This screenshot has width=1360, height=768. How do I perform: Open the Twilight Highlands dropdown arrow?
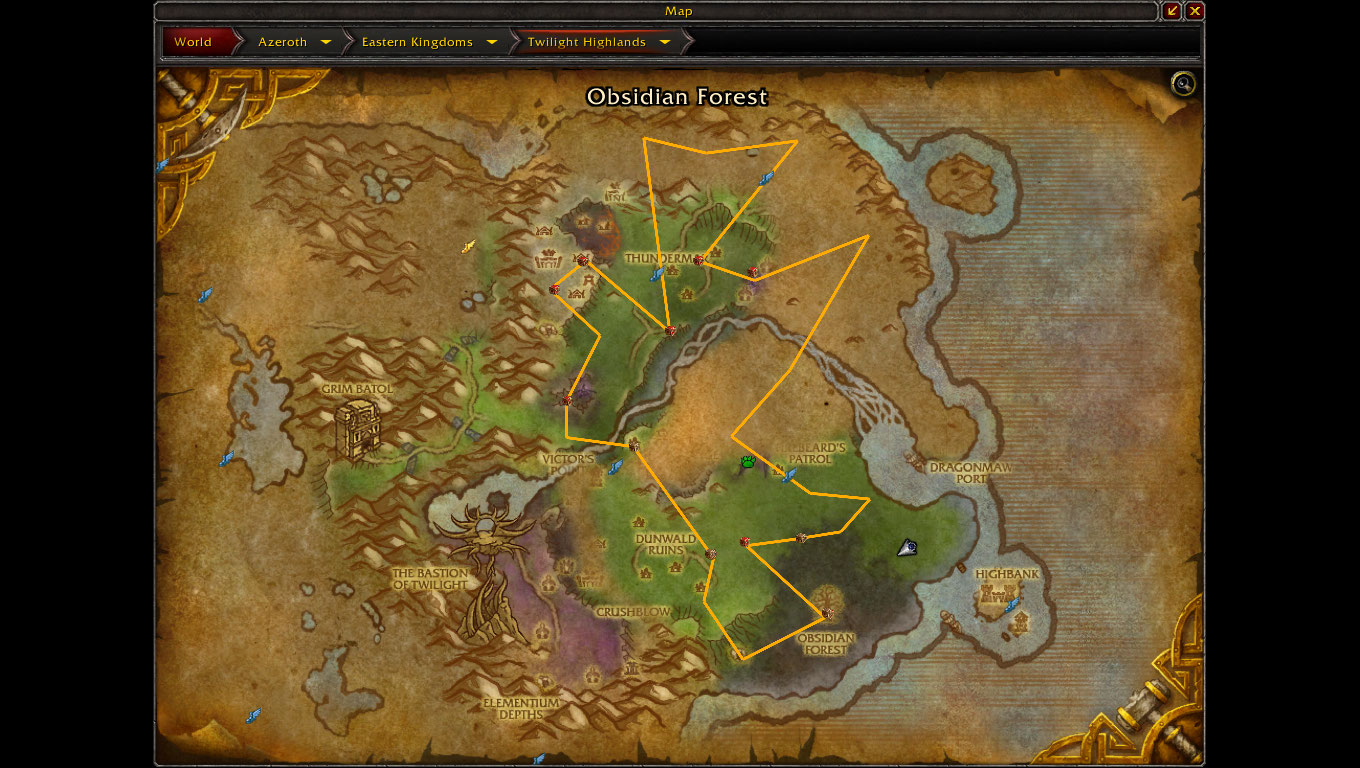[x=665, y=42]
